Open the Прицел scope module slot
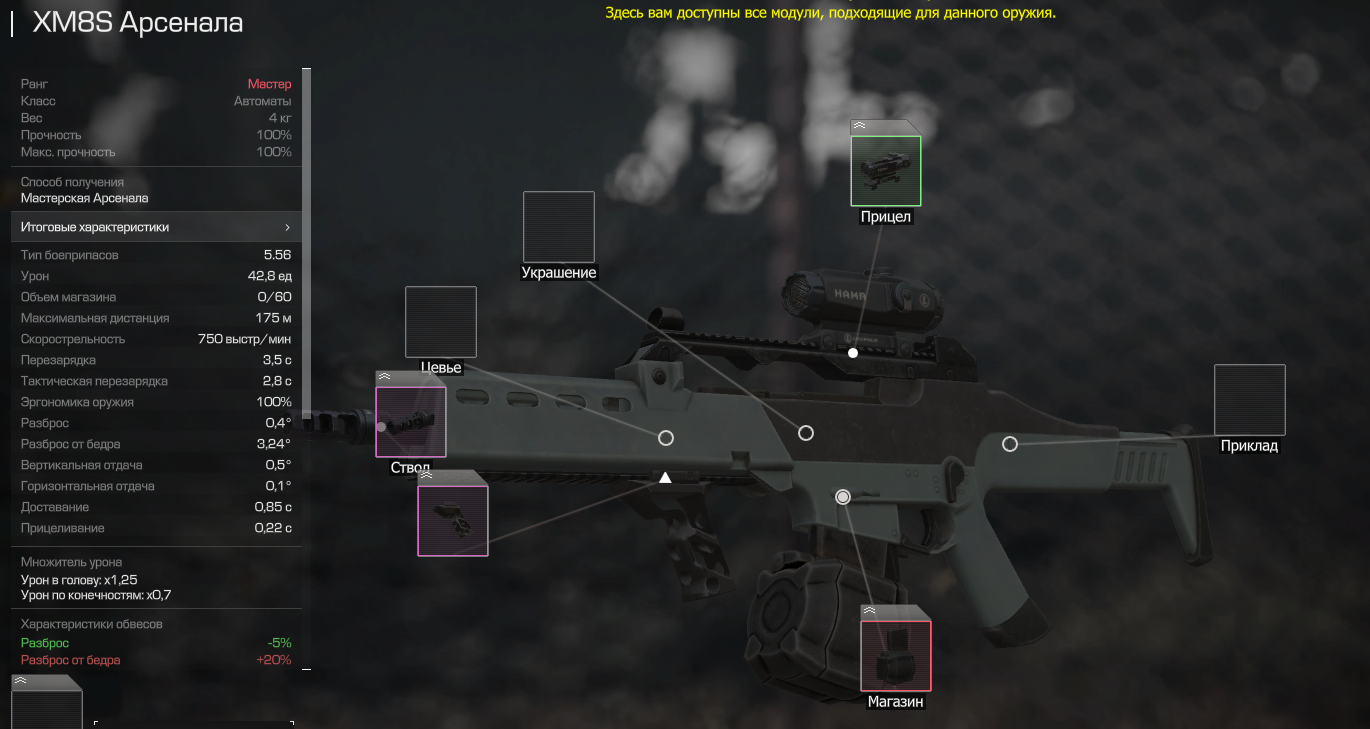This screenshot has height=729, width=1370. pyautogui.click(x=885, y=171)
